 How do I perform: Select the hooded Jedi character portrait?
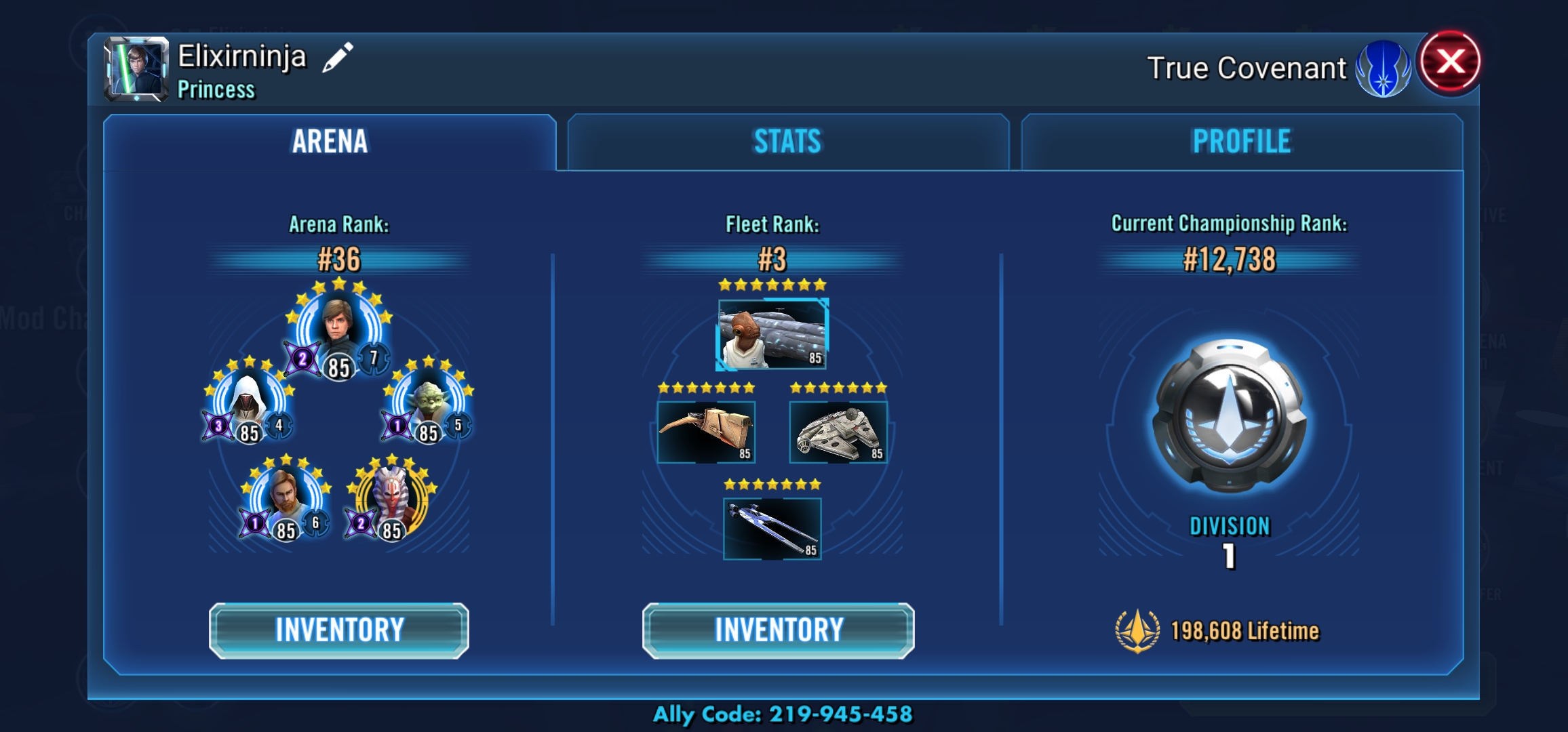pyautogui.click(x=248, y=400)
